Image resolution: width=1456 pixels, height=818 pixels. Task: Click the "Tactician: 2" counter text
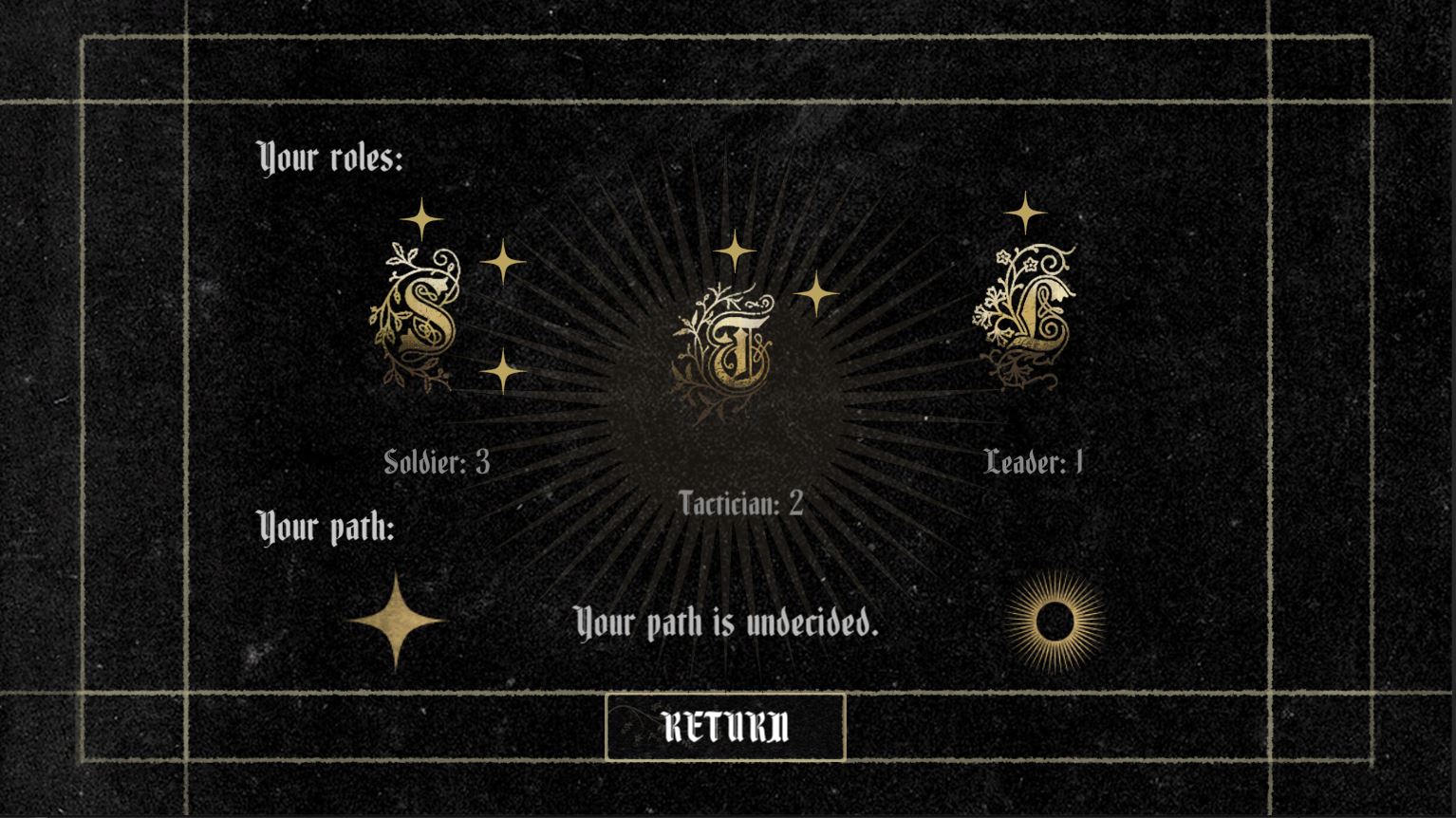[x=740, y=505]
